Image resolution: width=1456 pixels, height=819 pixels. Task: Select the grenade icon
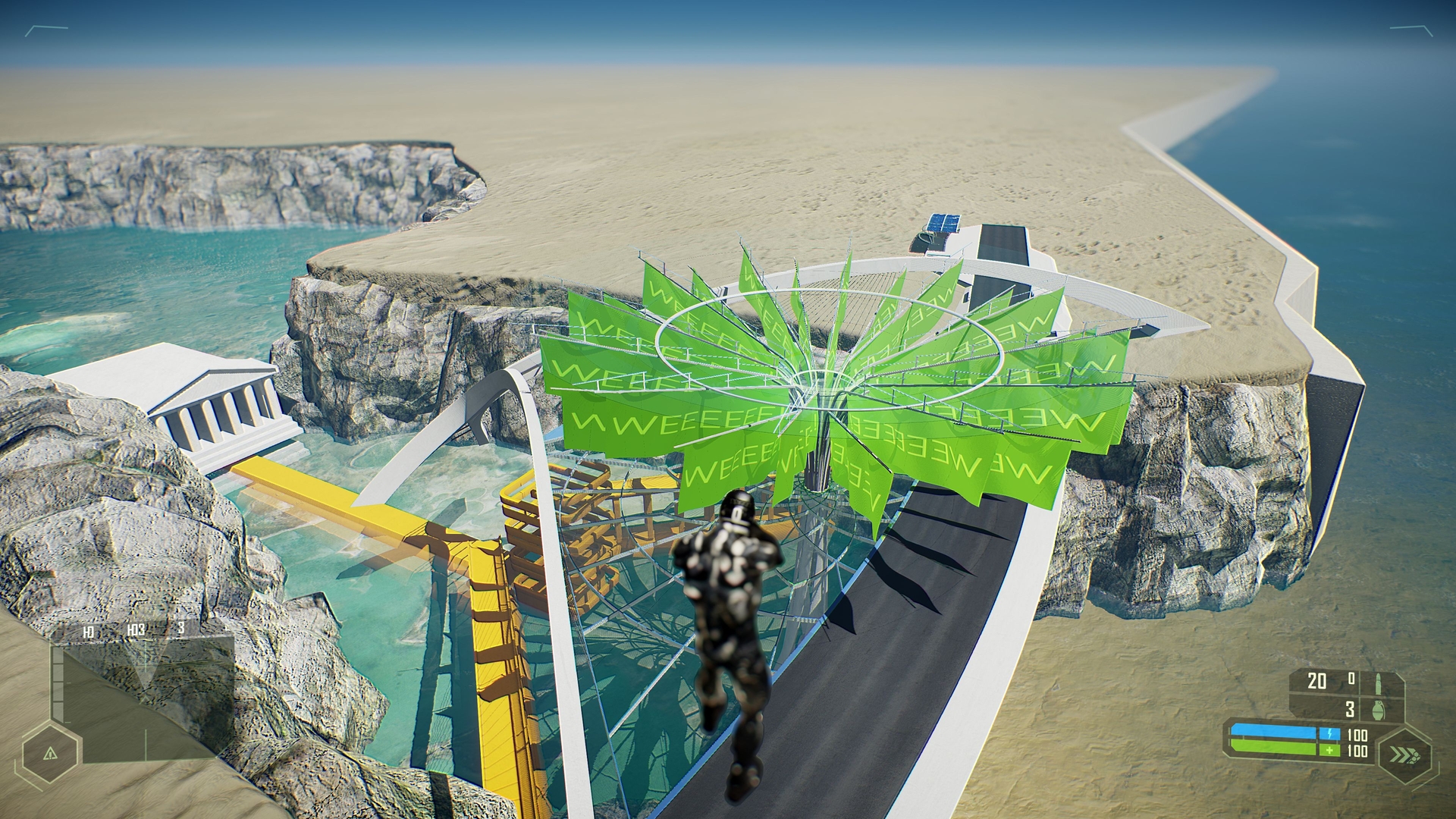tap(1377, 711)
